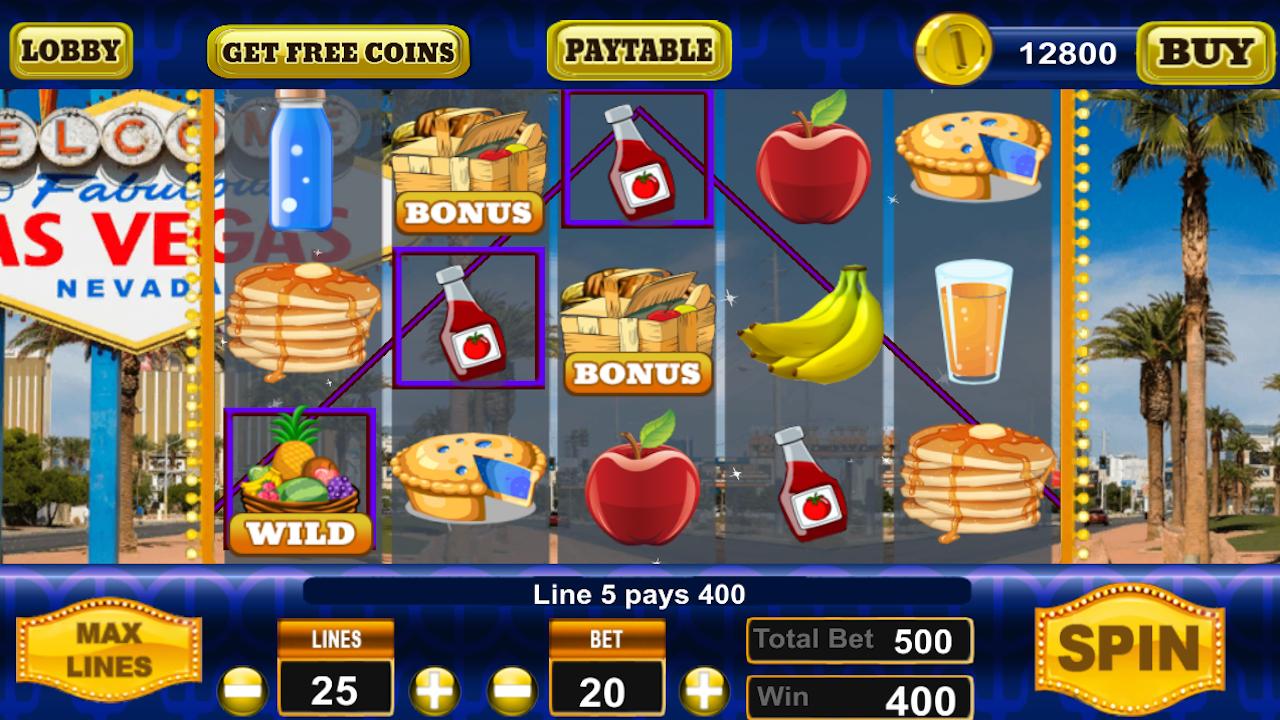Click the Win amount display
This screenshot has height=720, width=1280.
pyautogui.click(x=858, y=697)
